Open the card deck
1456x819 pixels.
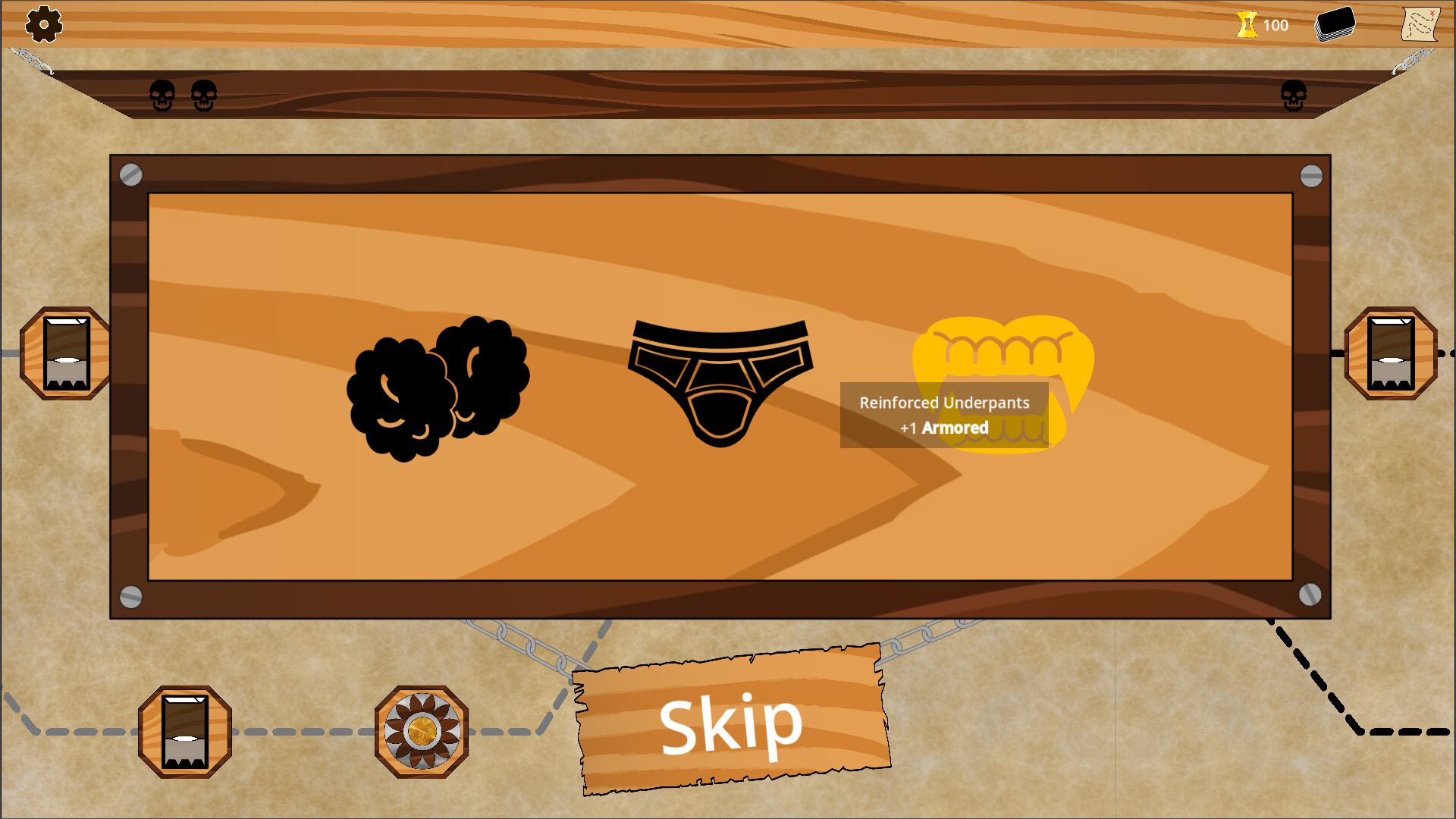coord(1335,24)
